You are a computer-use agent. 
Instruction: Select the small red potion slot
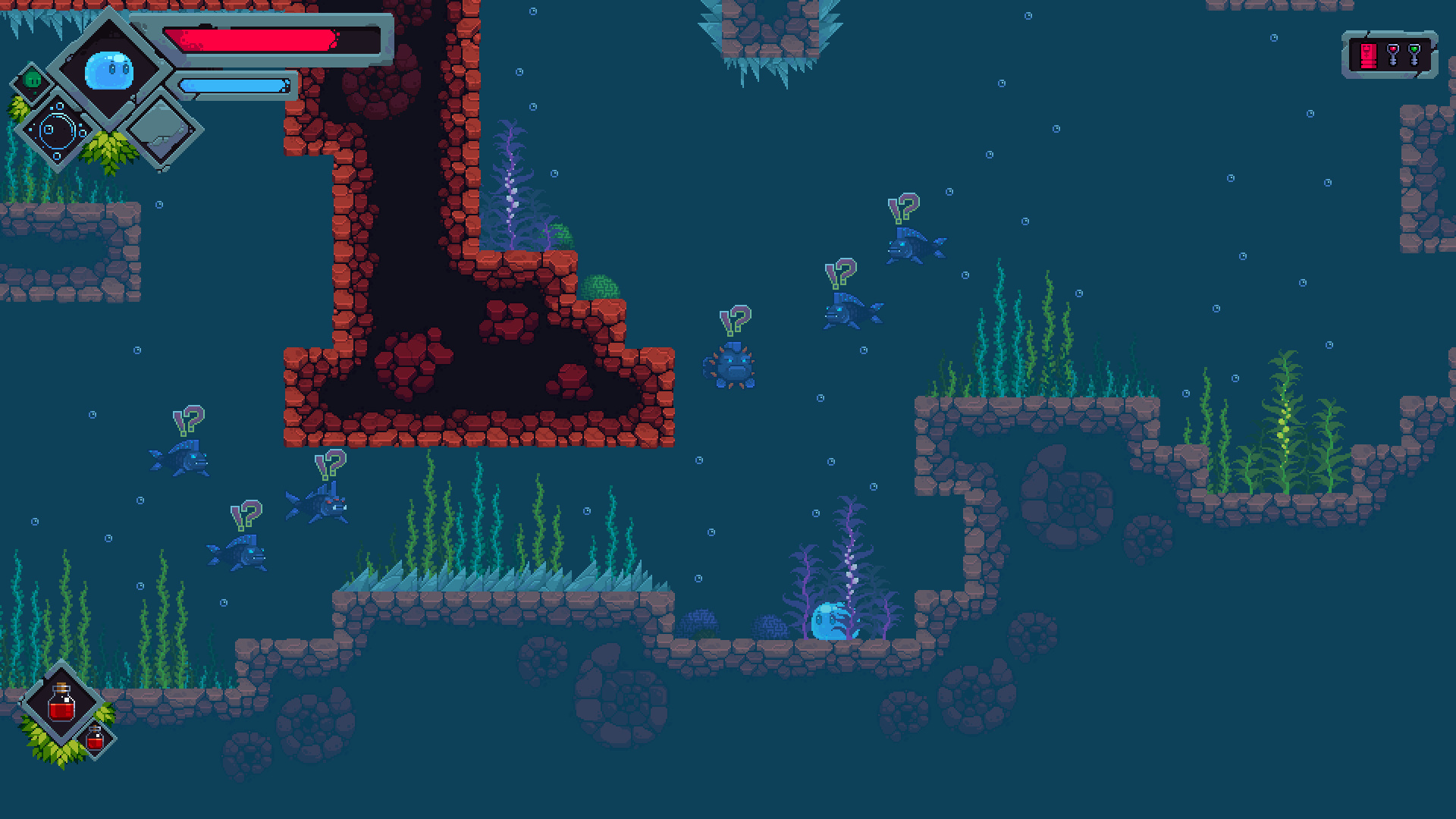coord(96,738)
